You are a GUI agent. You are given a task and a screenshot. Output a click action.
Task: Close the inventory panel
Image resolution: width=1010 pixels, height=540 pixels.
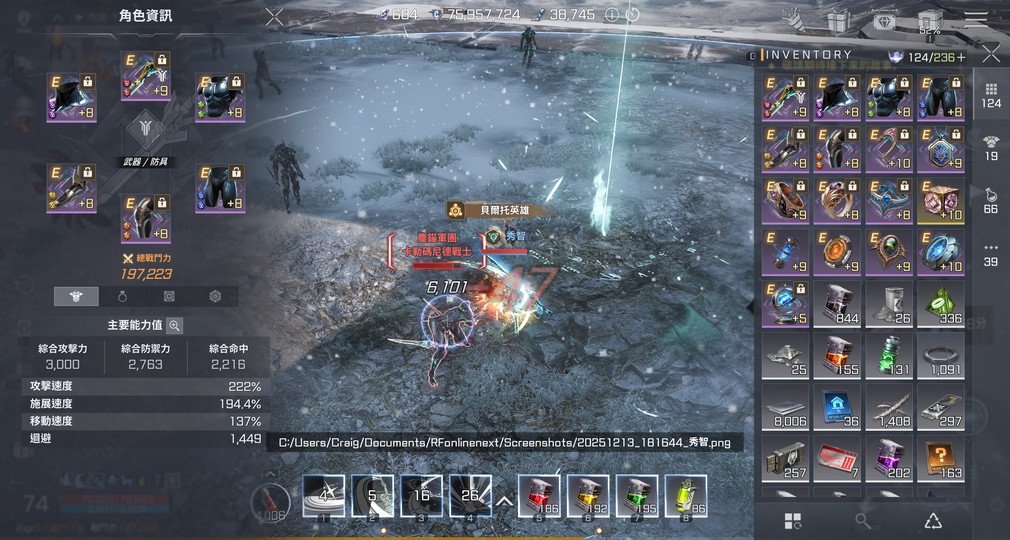coord(990,53)
